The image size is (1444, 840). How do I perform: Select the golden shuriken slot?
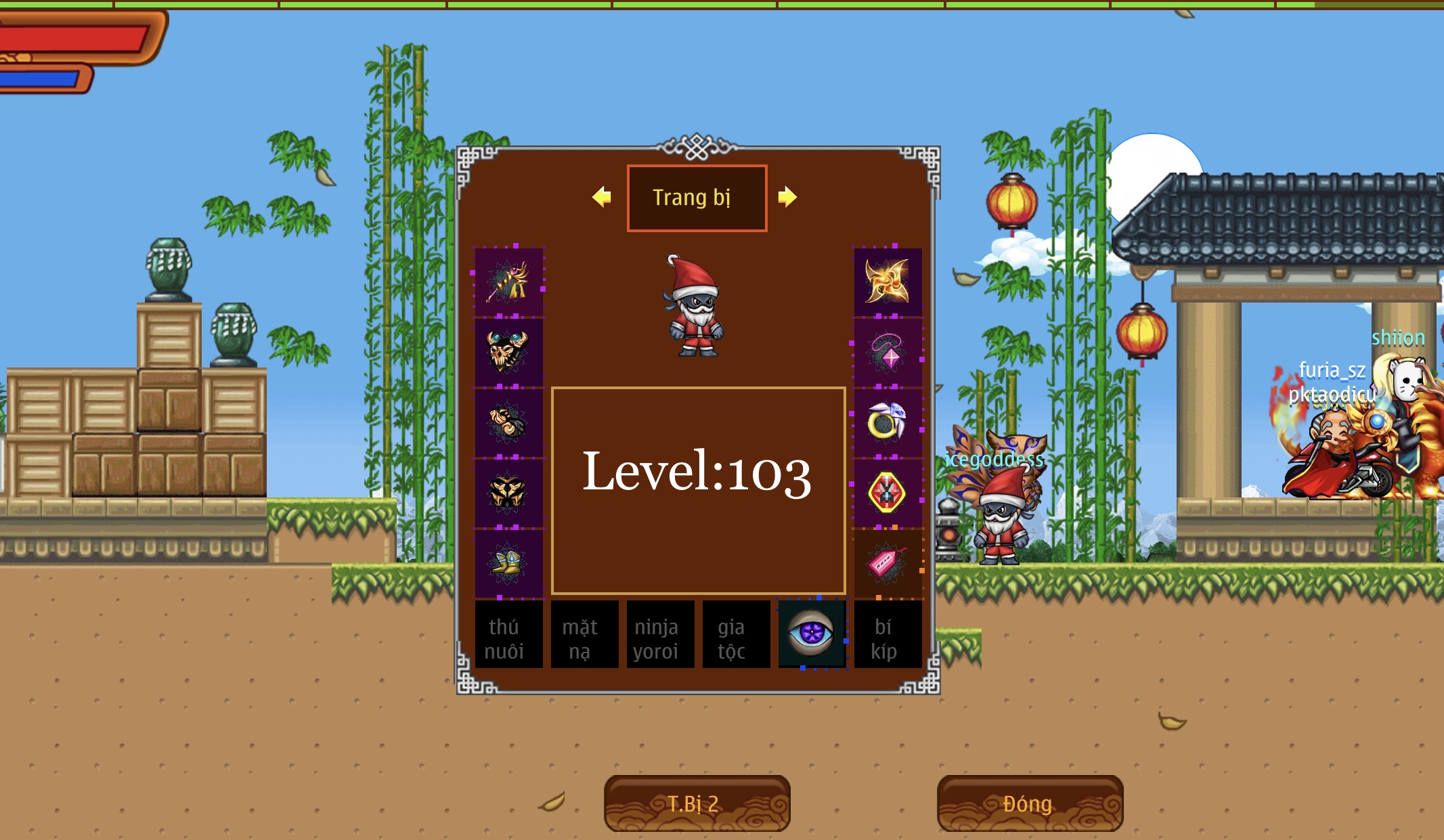888,282
